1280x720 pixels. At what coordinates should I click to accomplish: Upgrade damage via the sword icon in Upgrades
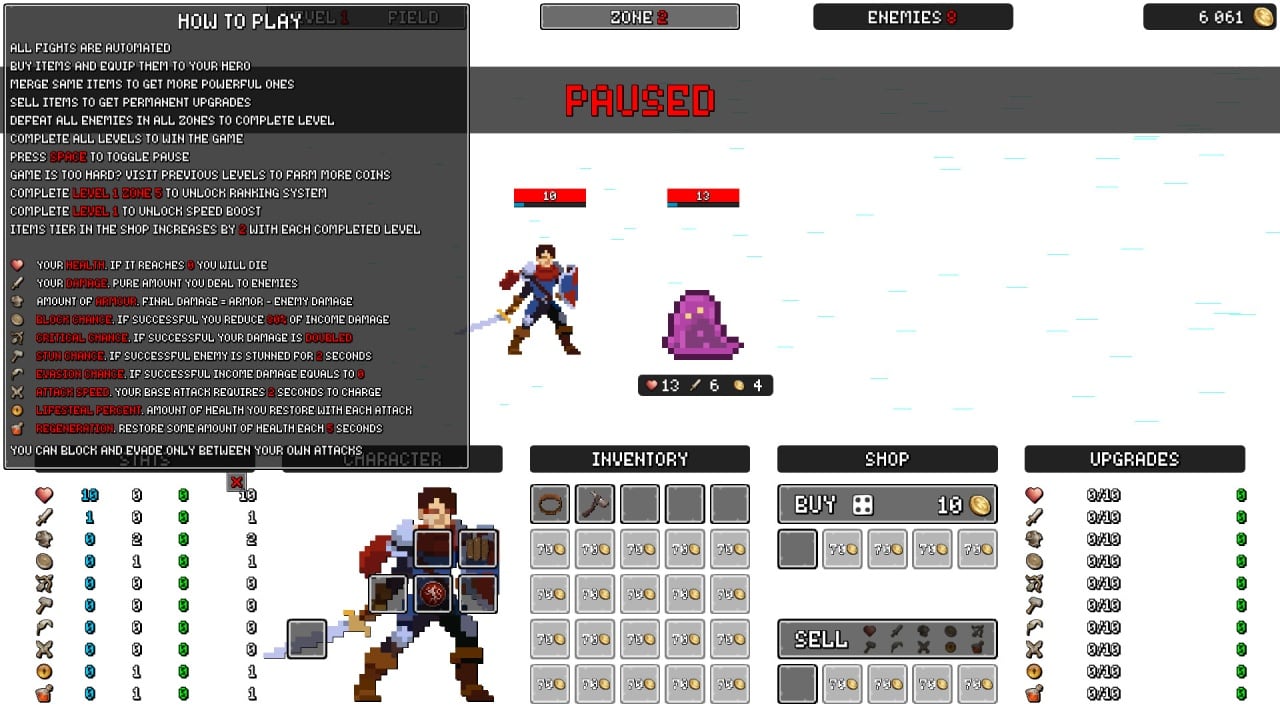pyautogui.click(x=1034, y=517)
